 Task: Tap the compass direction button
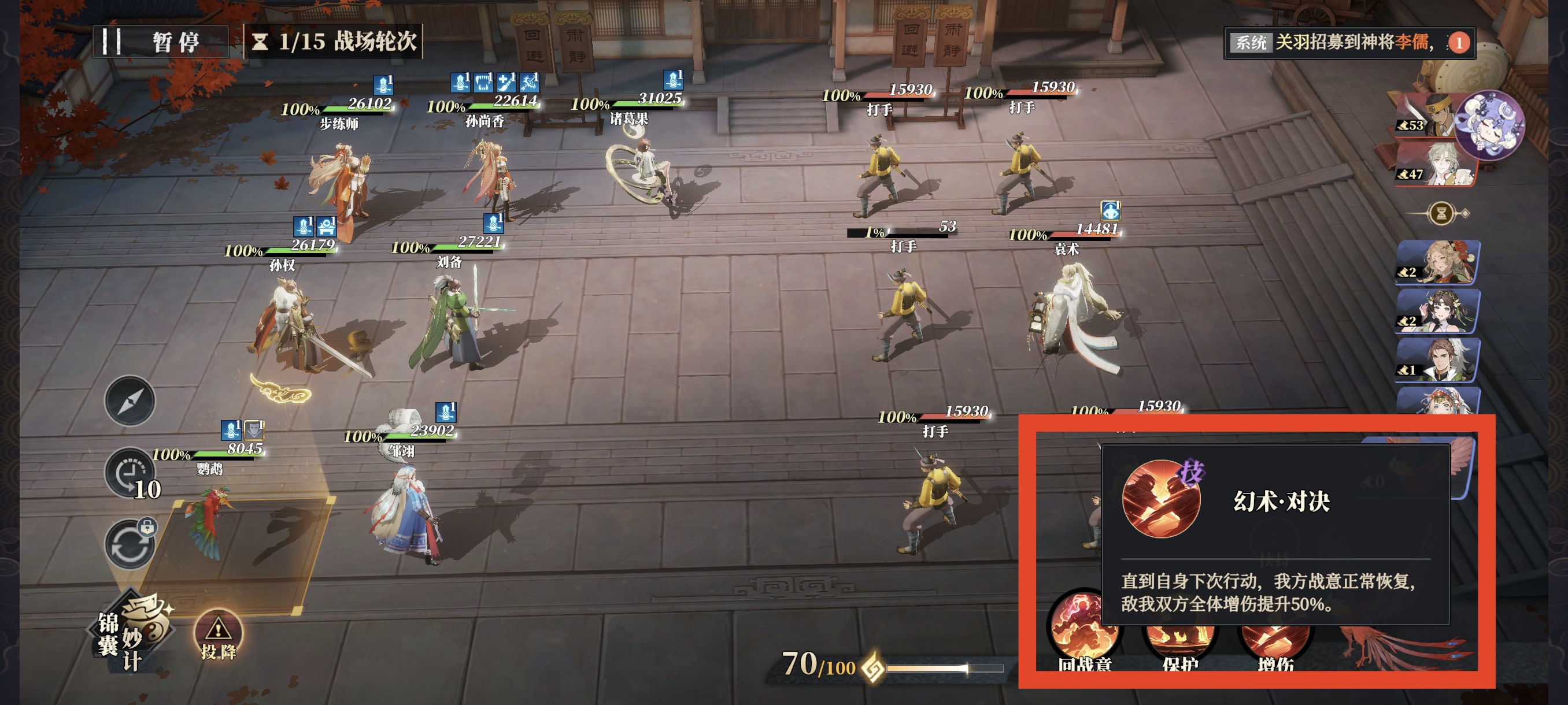[x=130, y=401]
